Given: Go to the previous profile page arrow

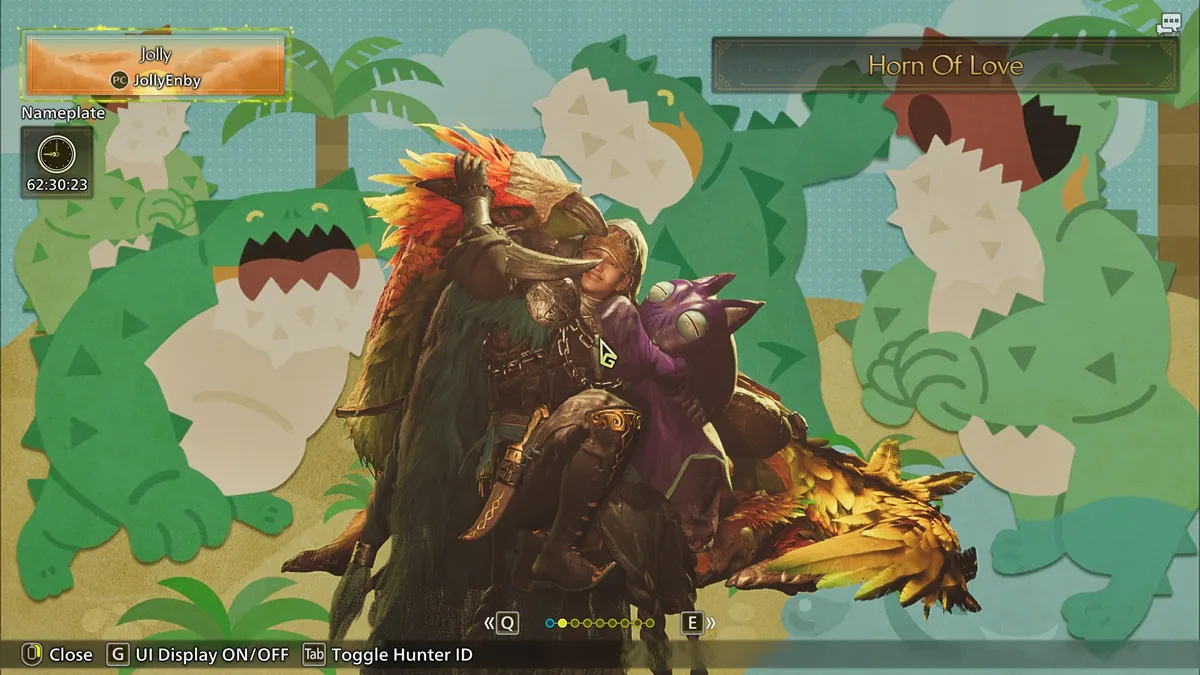Looking at the screenshot, I should (x=502, y=623).
